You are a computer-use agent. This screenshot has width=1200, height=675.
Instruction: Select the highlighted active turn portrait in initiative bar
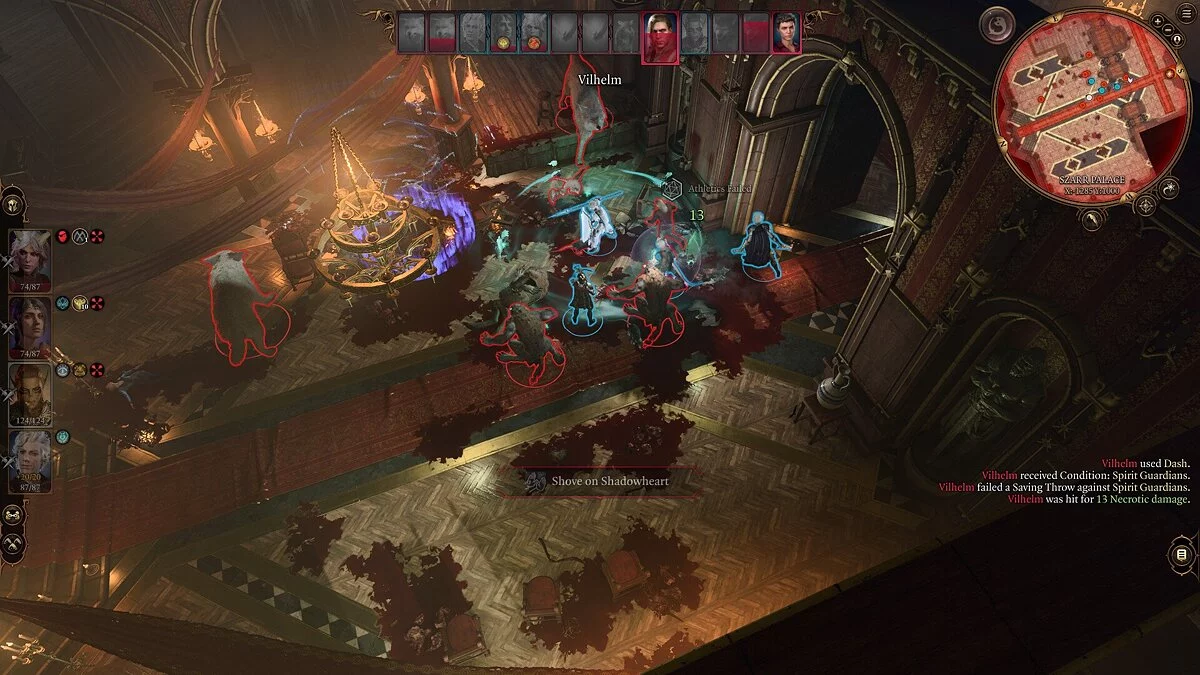click(660, 38)
